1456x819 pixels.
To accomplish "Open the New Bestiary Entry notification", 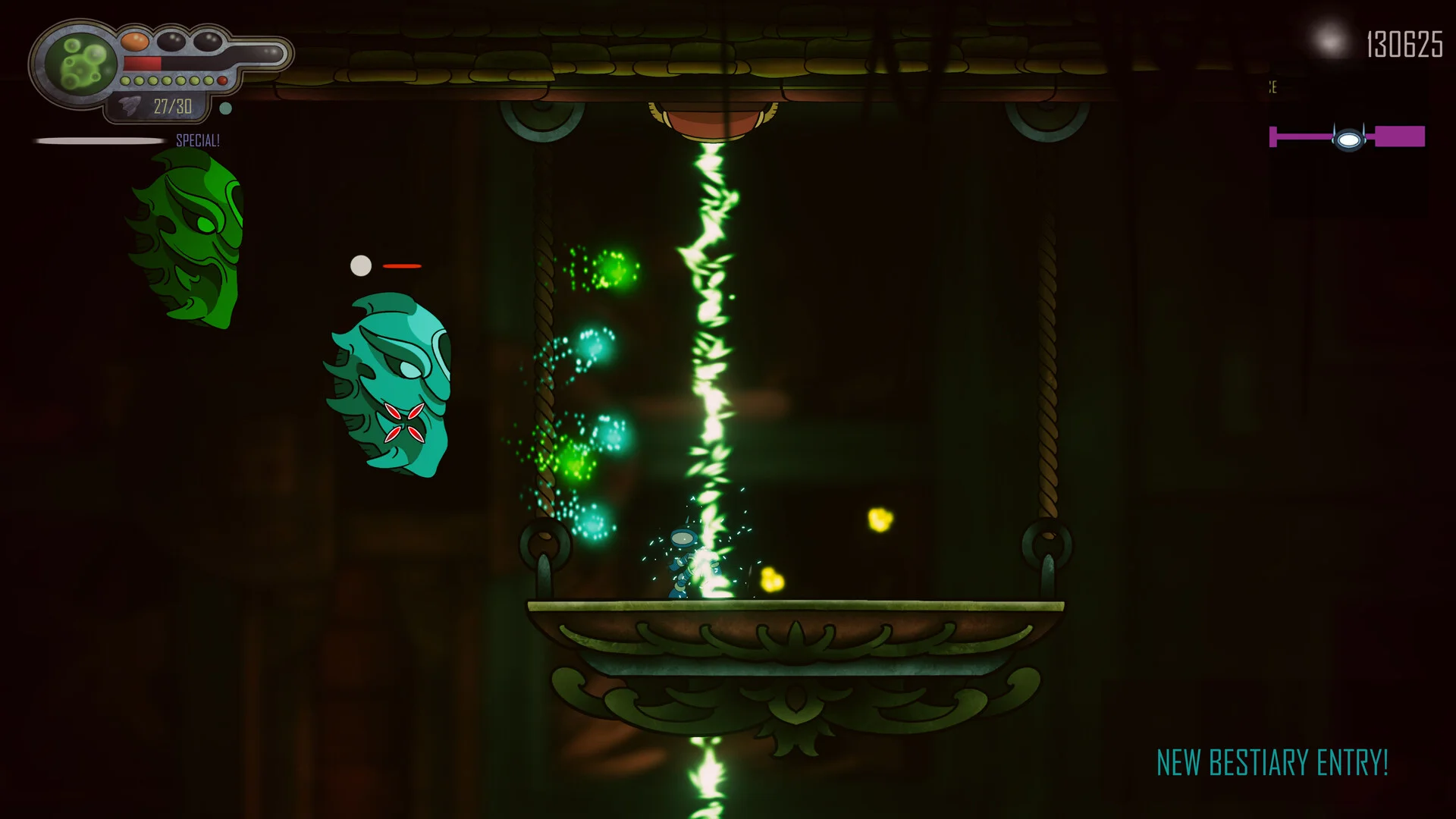I will coord(1272,763).
